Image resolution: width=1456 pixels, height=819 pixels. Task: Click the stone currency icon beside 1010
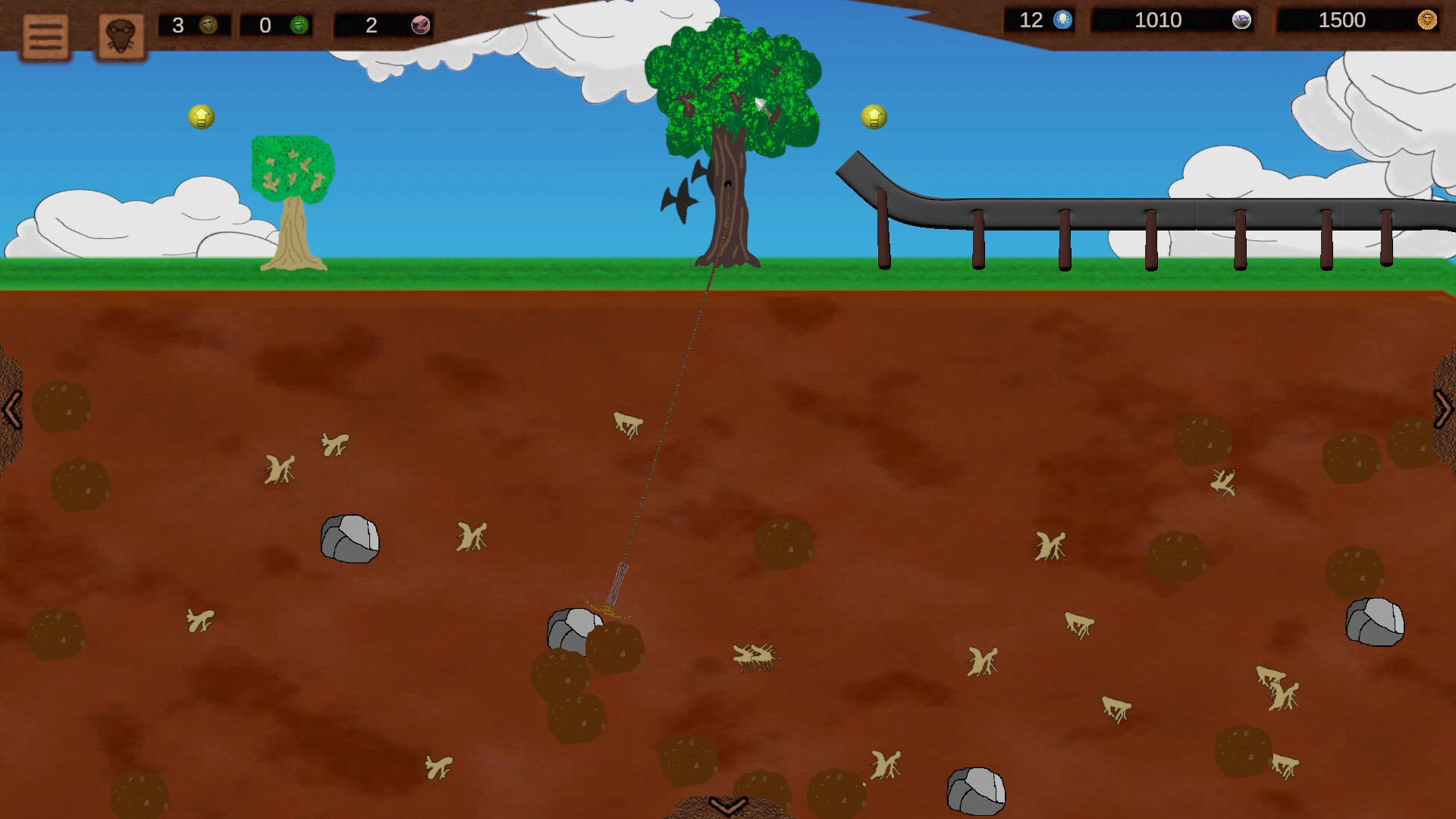(1241, 20)
